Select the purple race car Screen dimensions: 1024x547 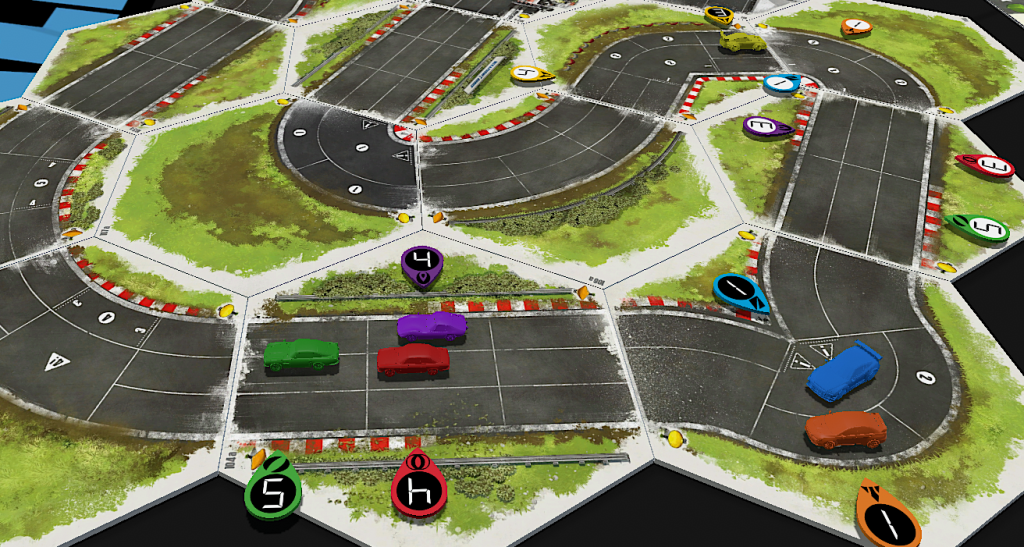point(431,326)
